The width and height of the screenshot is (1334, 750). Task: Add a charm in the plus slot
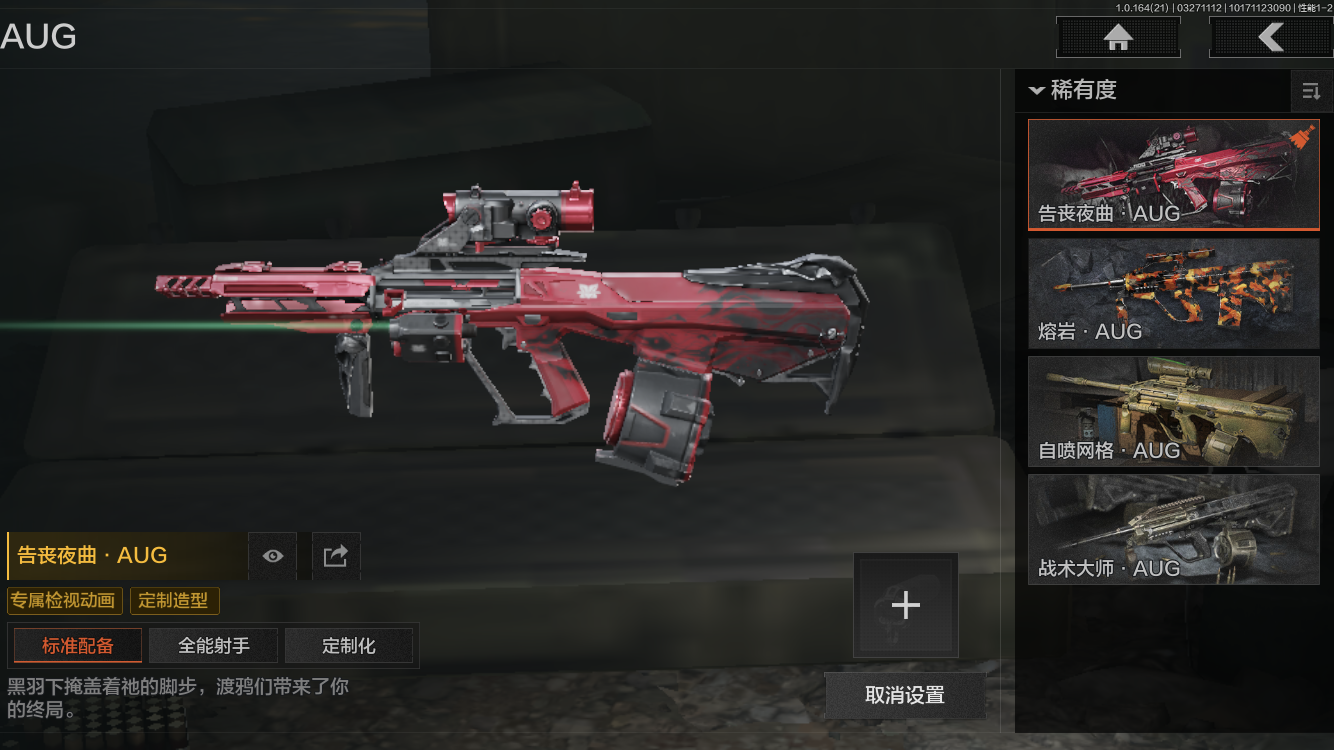click(905, 605)
